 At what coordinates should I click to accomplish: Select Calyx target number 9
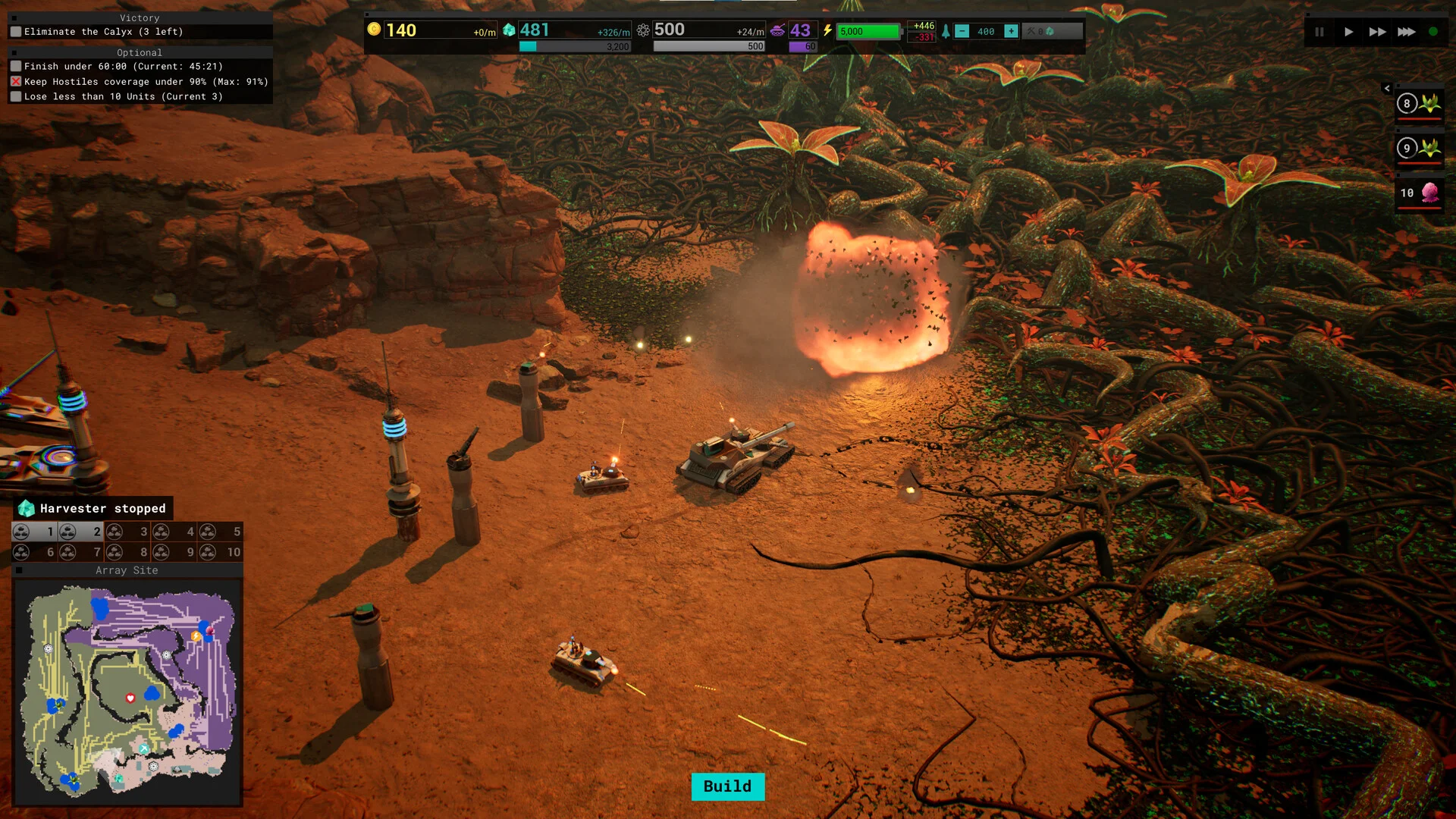coord(1419,149)
